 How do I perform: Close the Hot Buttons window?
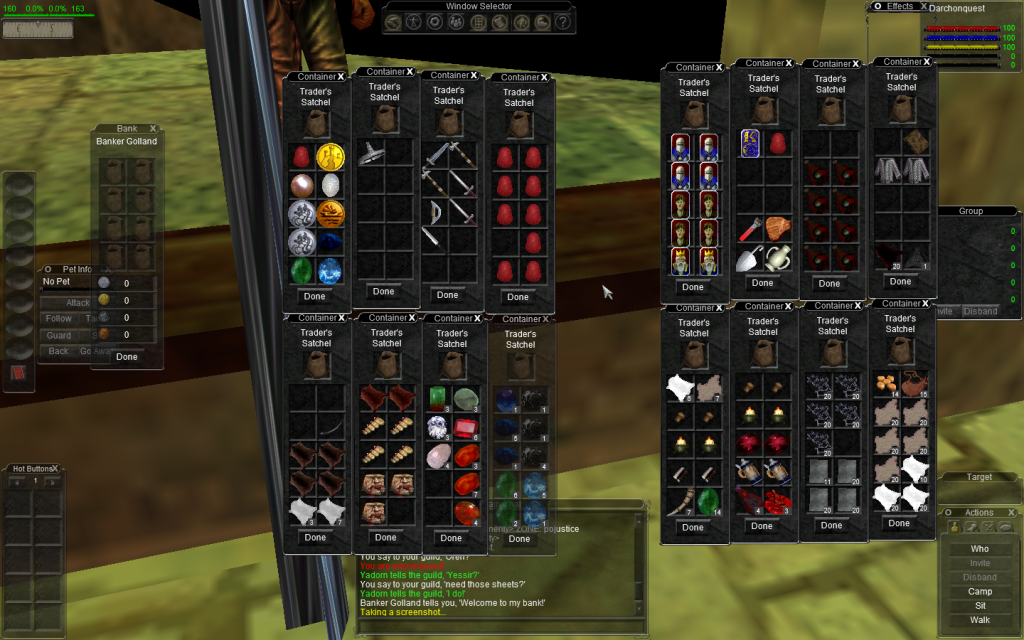56,467
